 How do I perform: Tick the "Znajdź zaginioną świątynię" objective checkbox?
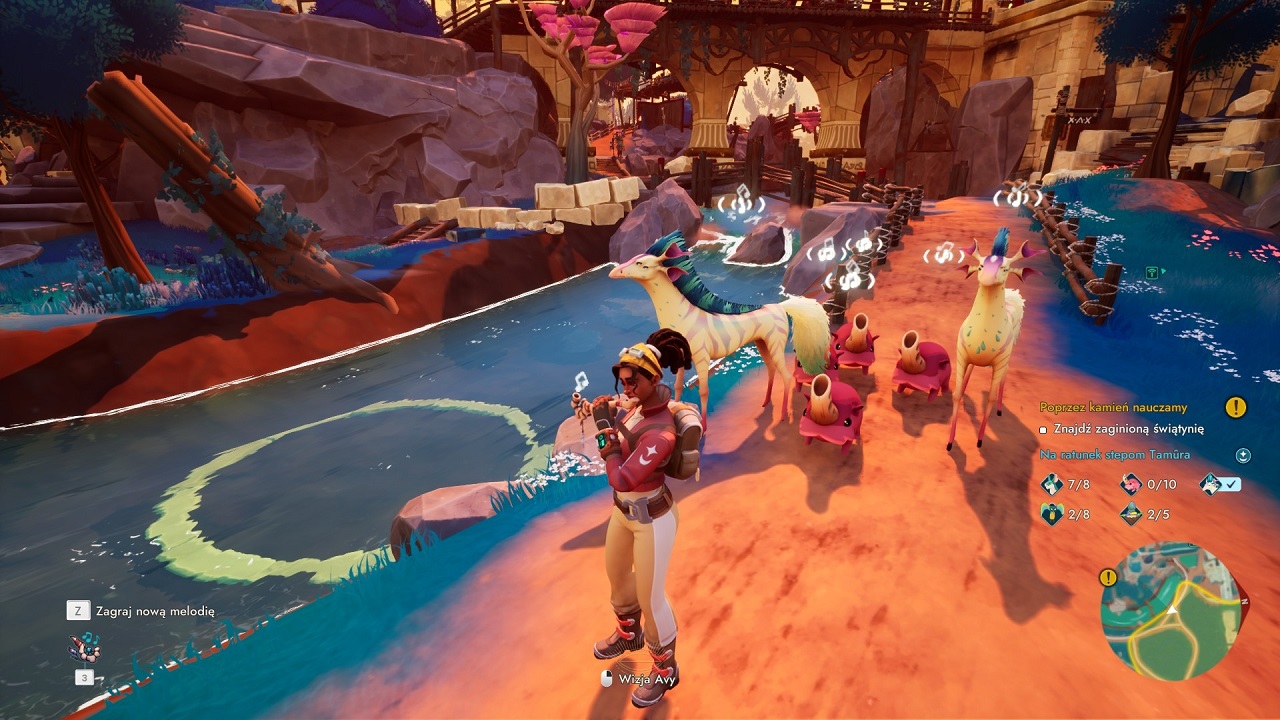coord(1043,429)
